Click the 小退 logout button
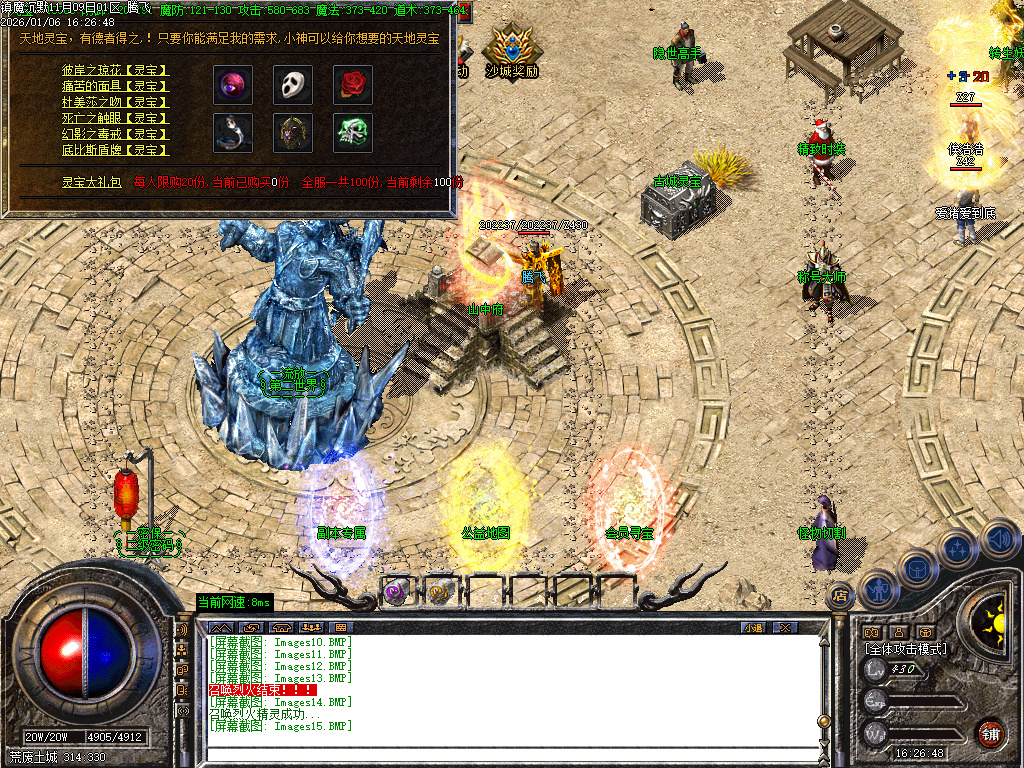 pyautogui.click(x=753, y=627)
